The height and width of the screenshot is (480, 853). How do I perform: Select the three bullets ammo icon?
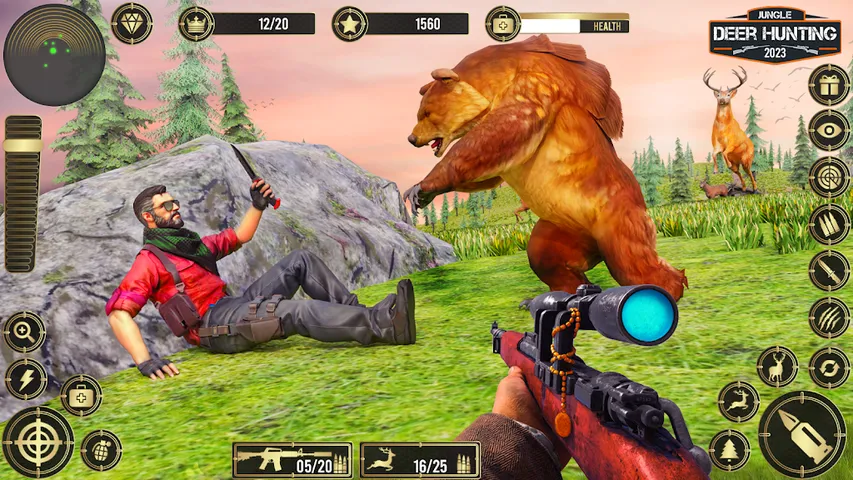(829, 223)
